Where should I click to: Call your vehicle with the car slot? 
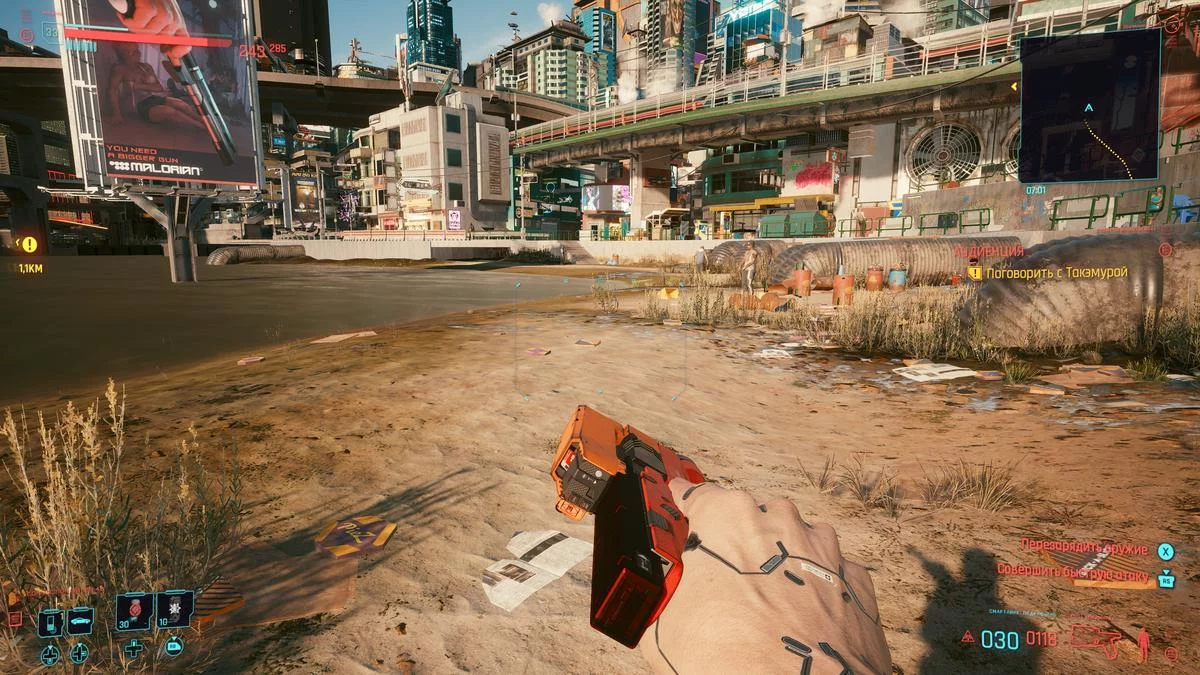(x=80, y=622)
